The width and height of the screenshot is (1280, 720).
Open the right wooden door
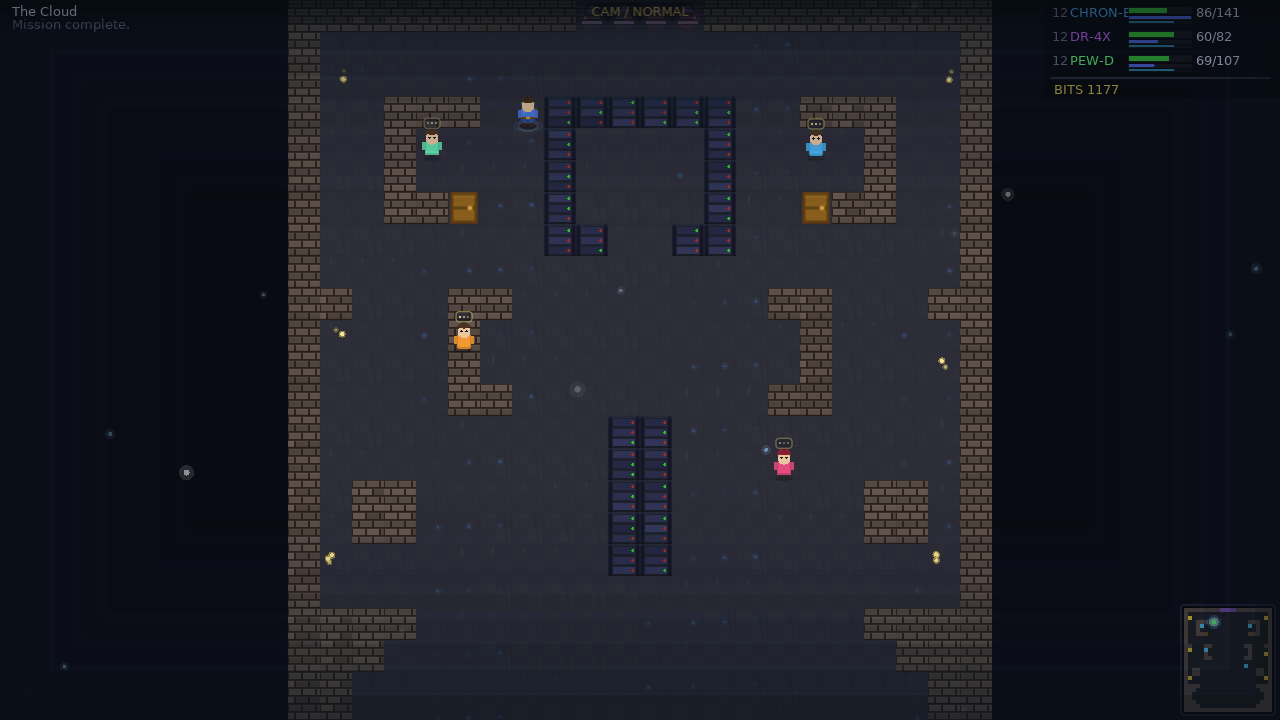click(816, 208)
